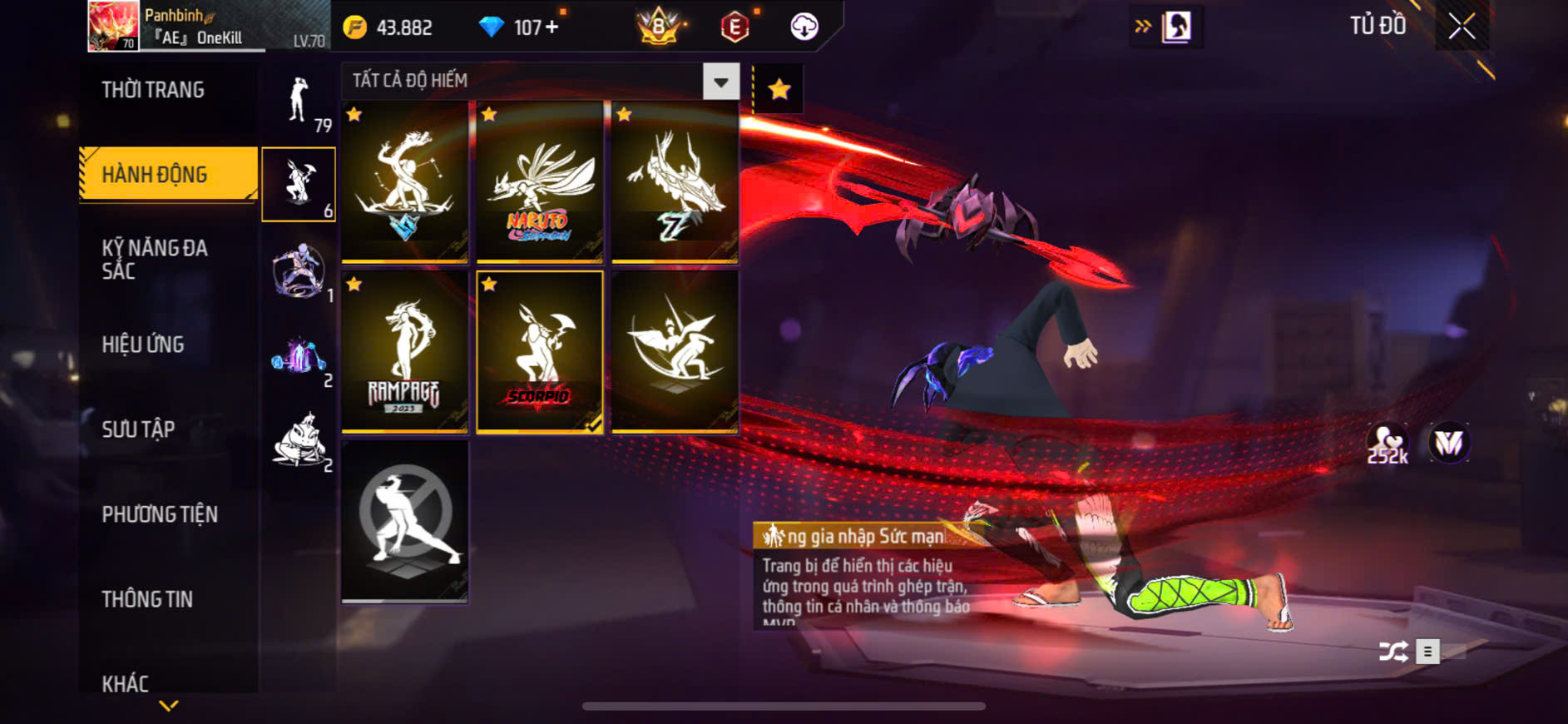Image resolution: width=1568 pixels, height=724 pixels.
Task: Click the shuffle random icon
Action: coord(1393,652)
